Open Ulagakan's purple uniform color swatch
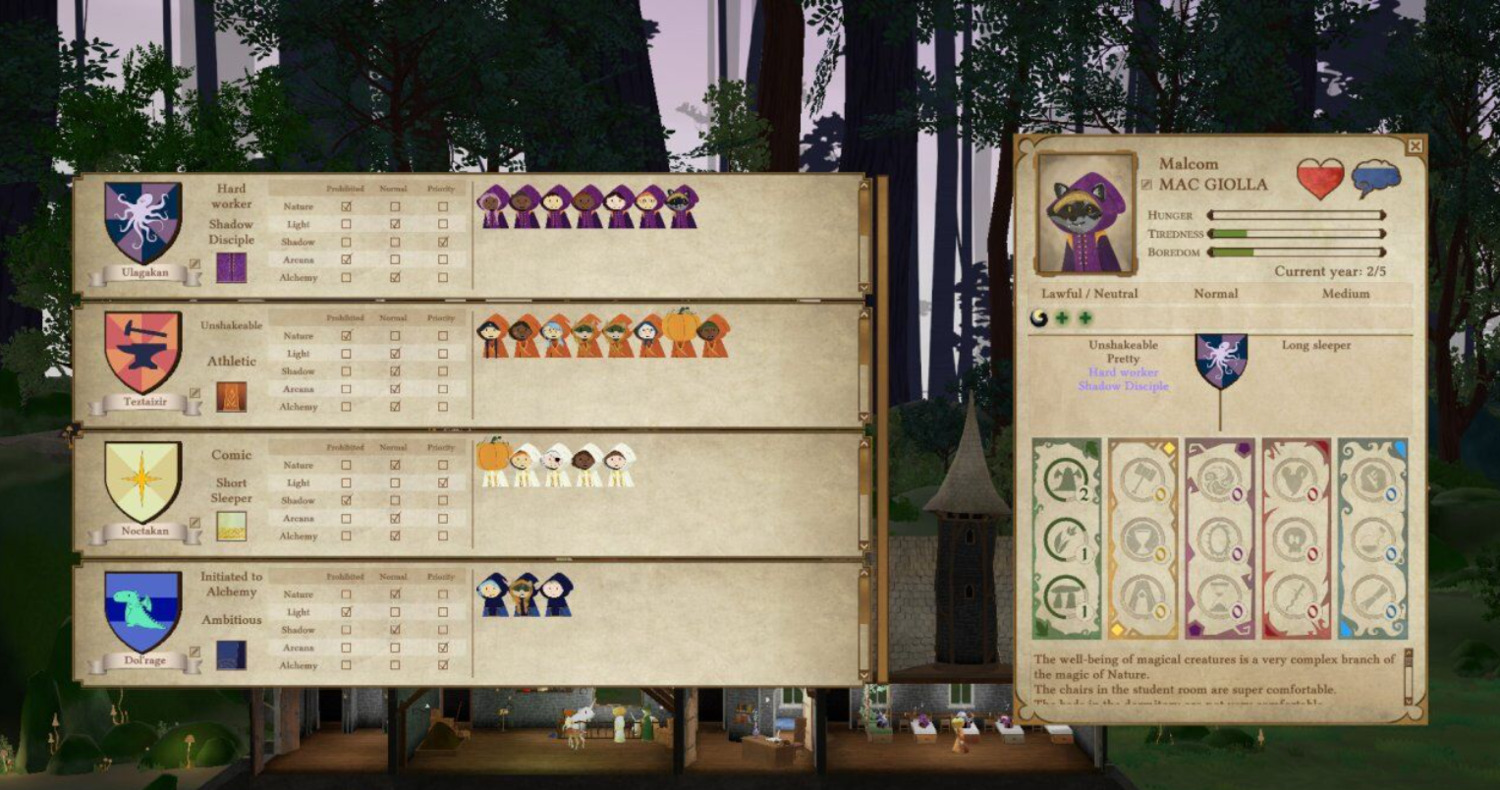The height and width of the screenshot is (790, 1500). (231, 267)
